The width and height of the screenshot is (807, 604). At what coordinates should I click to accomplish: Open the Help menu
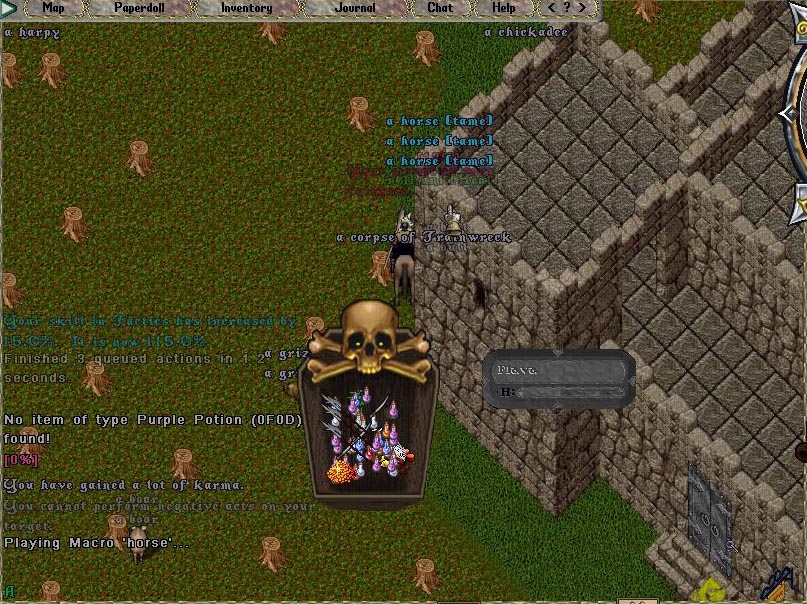click(504, 8)
